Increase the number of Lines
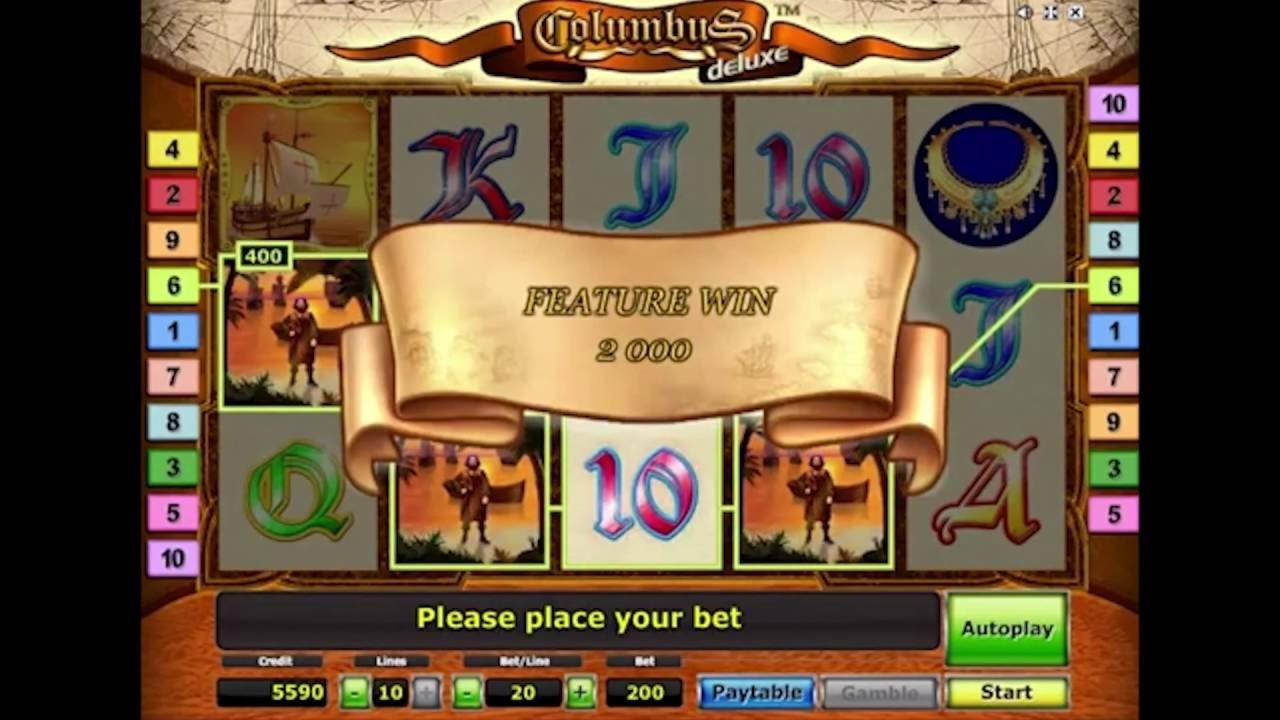Image resolution: width=1280 pixels, height=720 pixels. coord(426,692)
